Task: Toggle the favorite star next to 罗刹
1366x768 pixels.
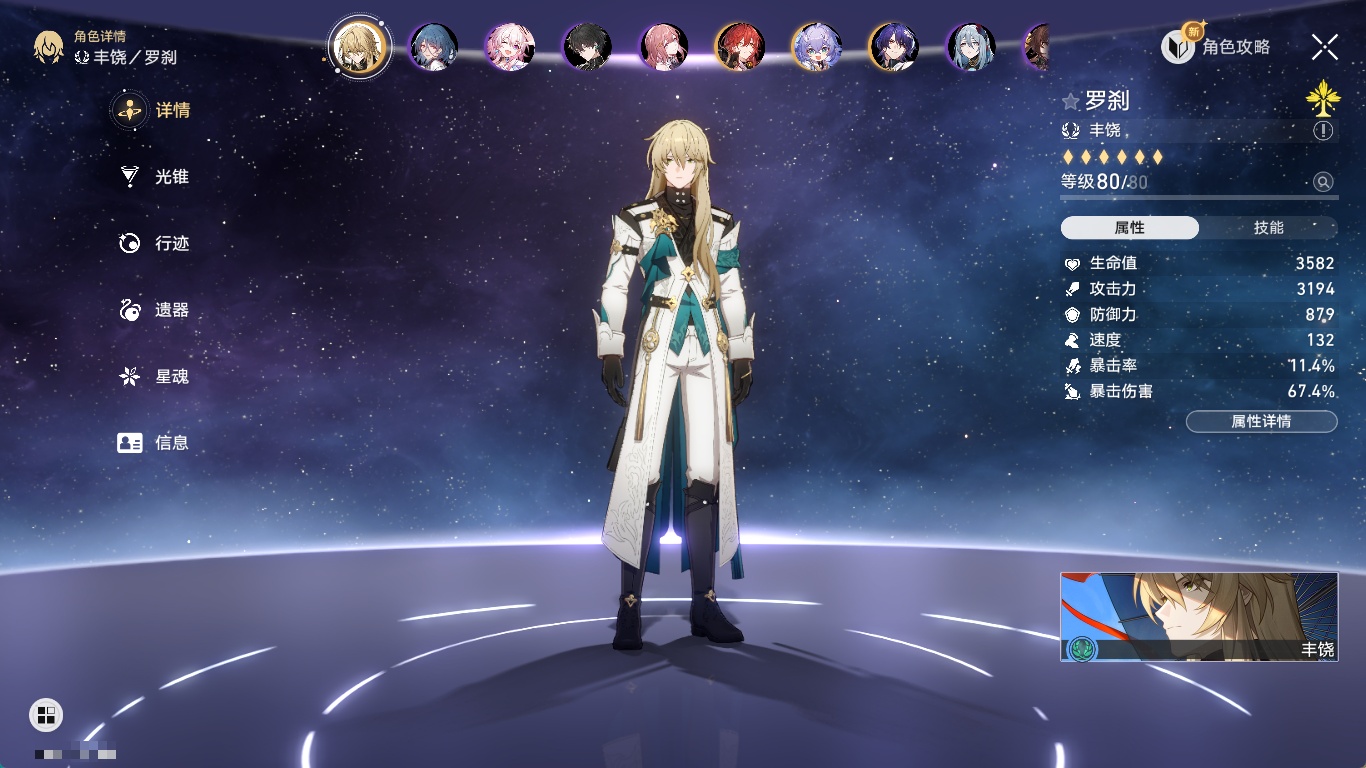Action: click(x=1071, y=101)
